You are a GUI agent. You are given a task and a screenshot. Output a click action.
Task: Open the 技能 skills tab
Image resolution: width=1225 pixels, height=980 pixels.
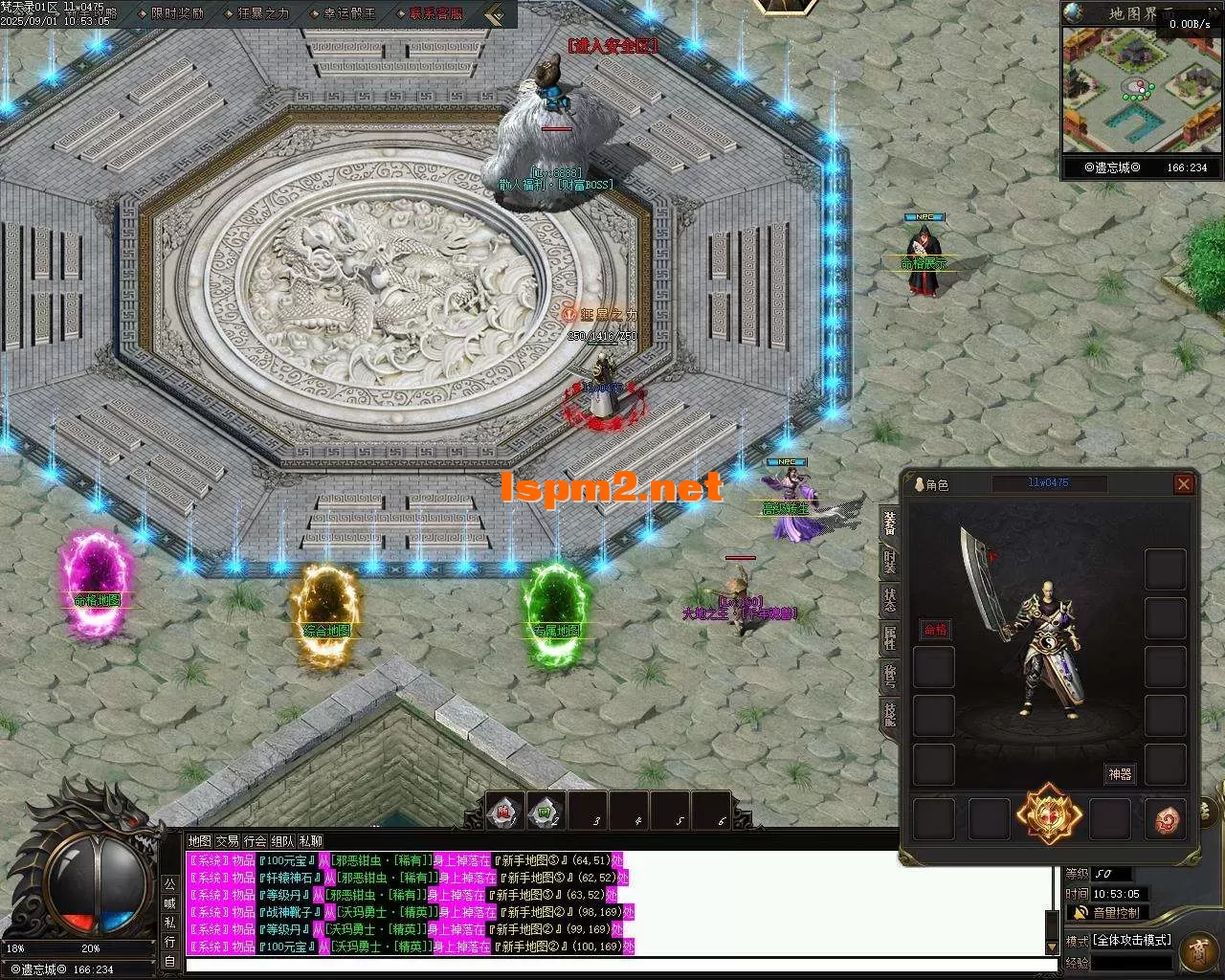(x=890, y=715)
